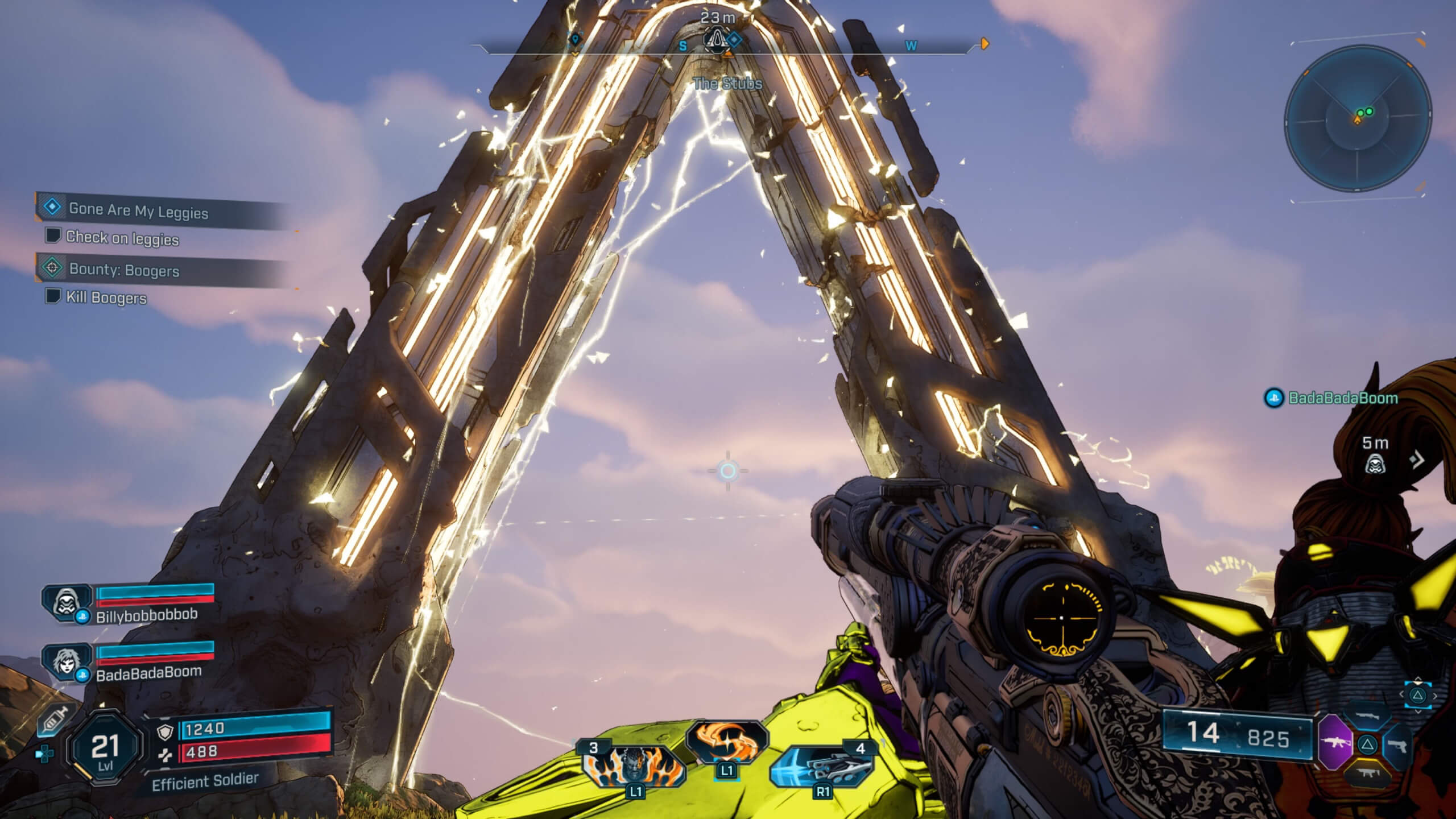Screen dimensions: 1456x819
Task: Click the orange arrow at the compass edge
Action: point(984,42)
